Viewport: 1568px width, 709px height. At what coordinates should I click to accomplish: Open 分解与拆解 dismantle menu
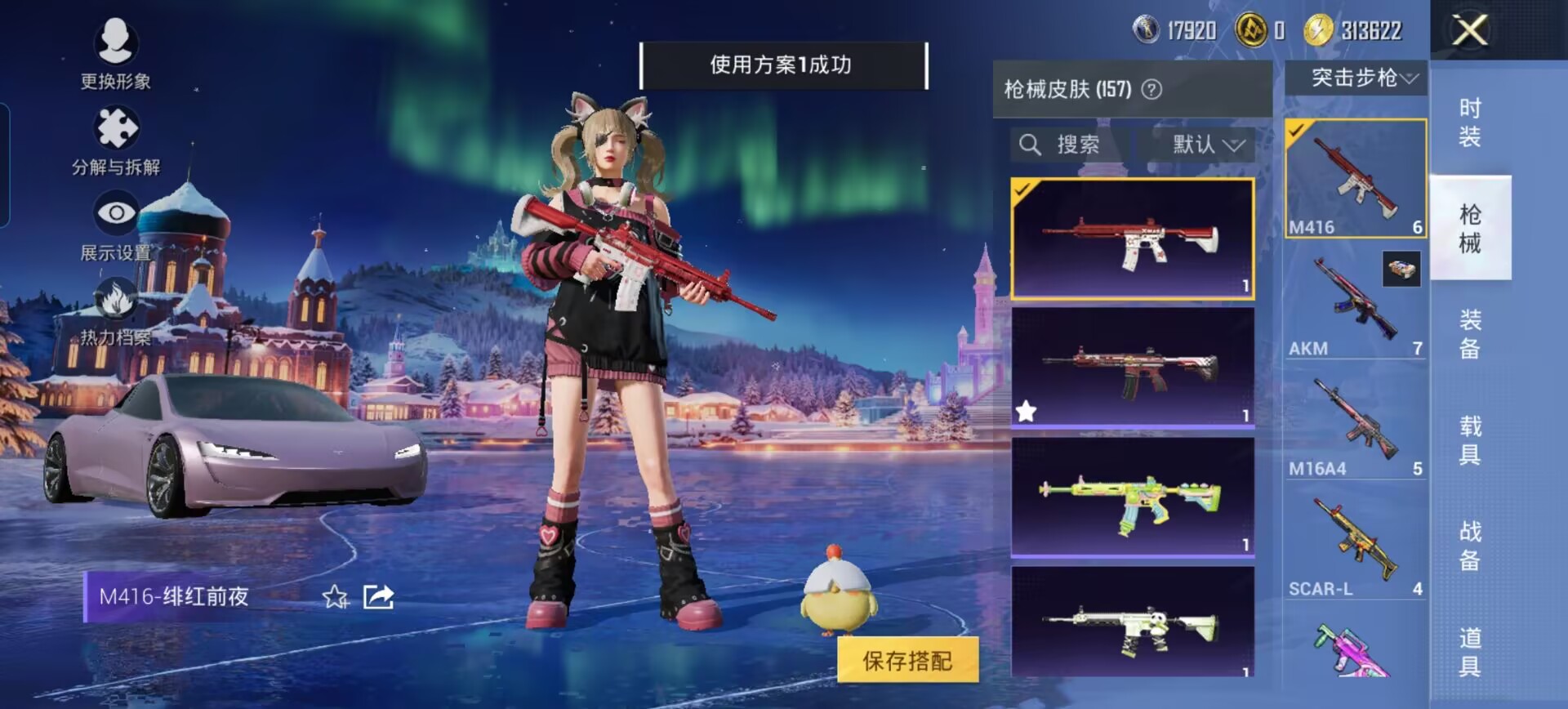coord(116,140)
